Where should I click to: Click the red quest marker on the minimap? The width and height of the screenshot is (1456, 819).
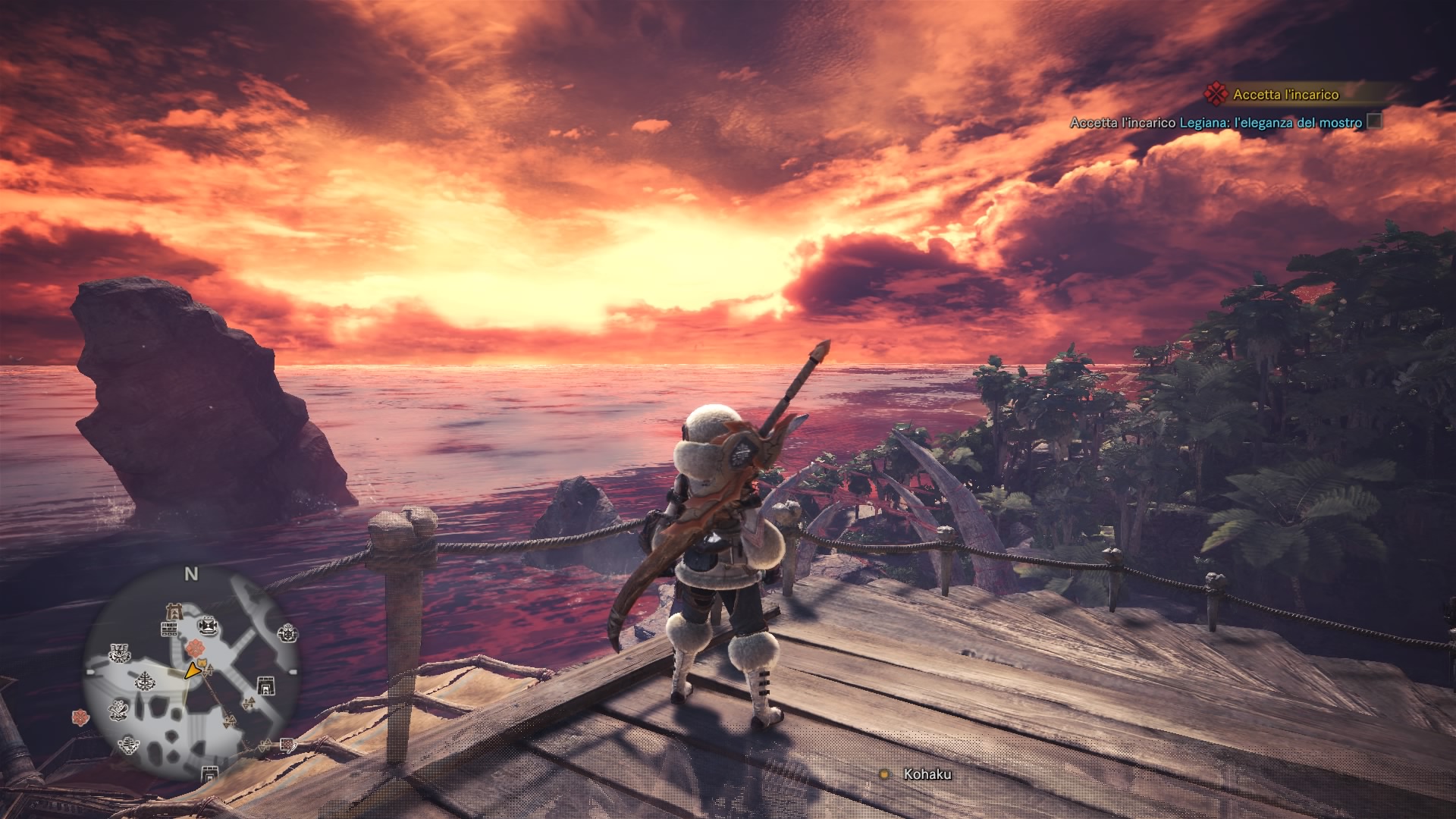click(x=196, y=648)
